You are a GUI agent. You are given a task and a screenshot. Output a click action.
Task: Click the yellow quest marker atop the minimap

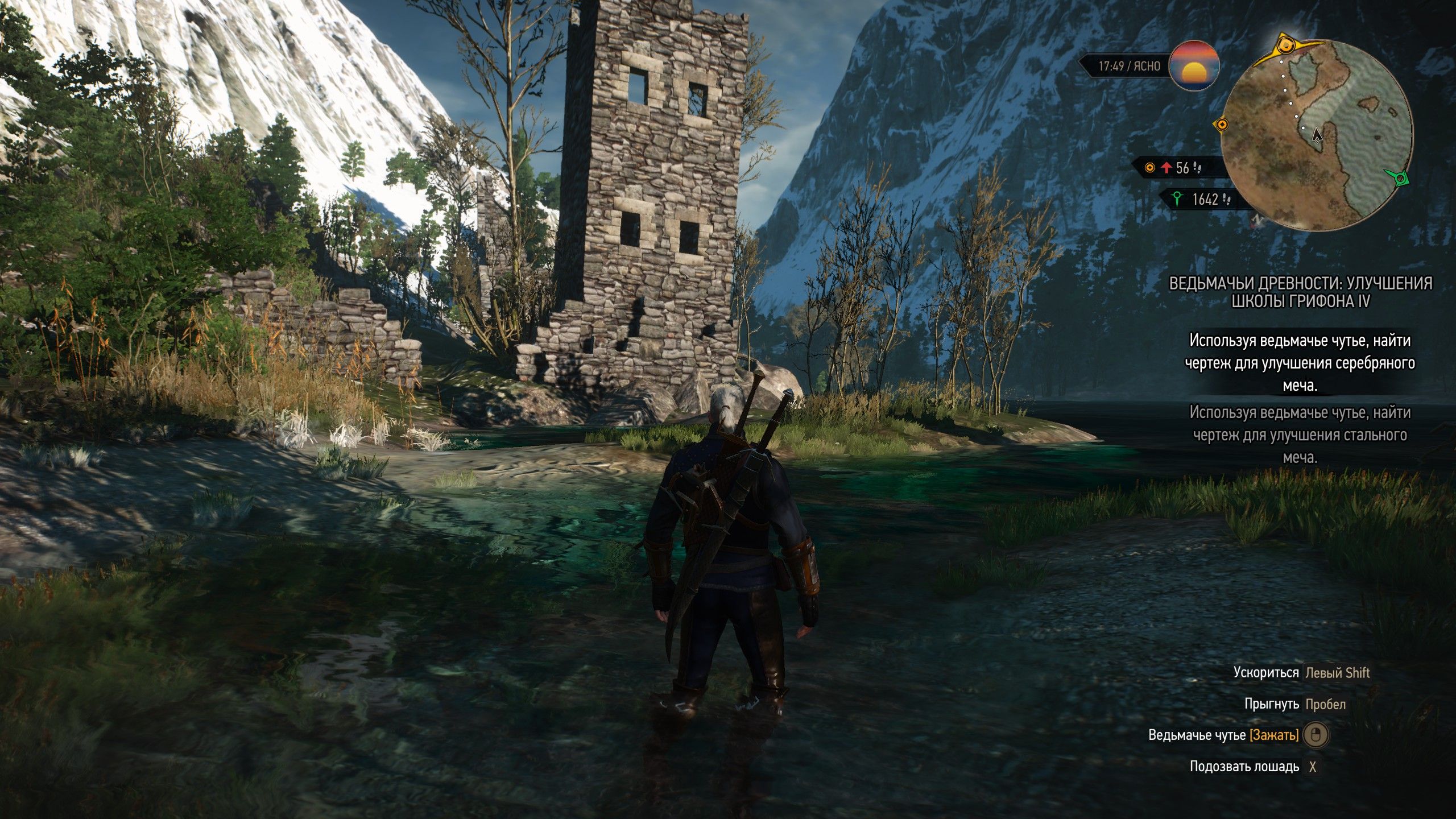coord(1284,44)
